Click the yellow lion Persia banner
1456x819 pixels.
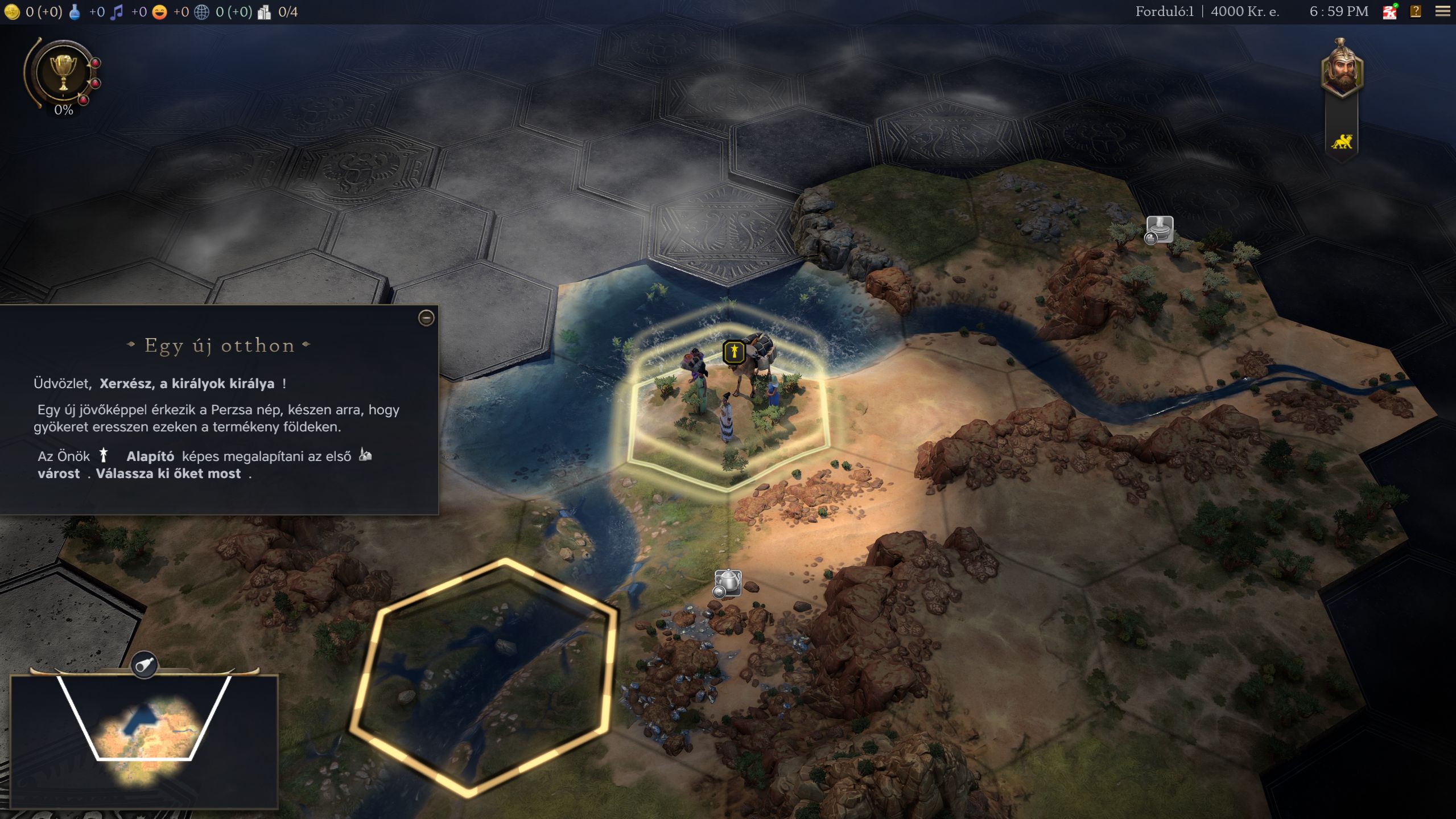[1341, 142]
